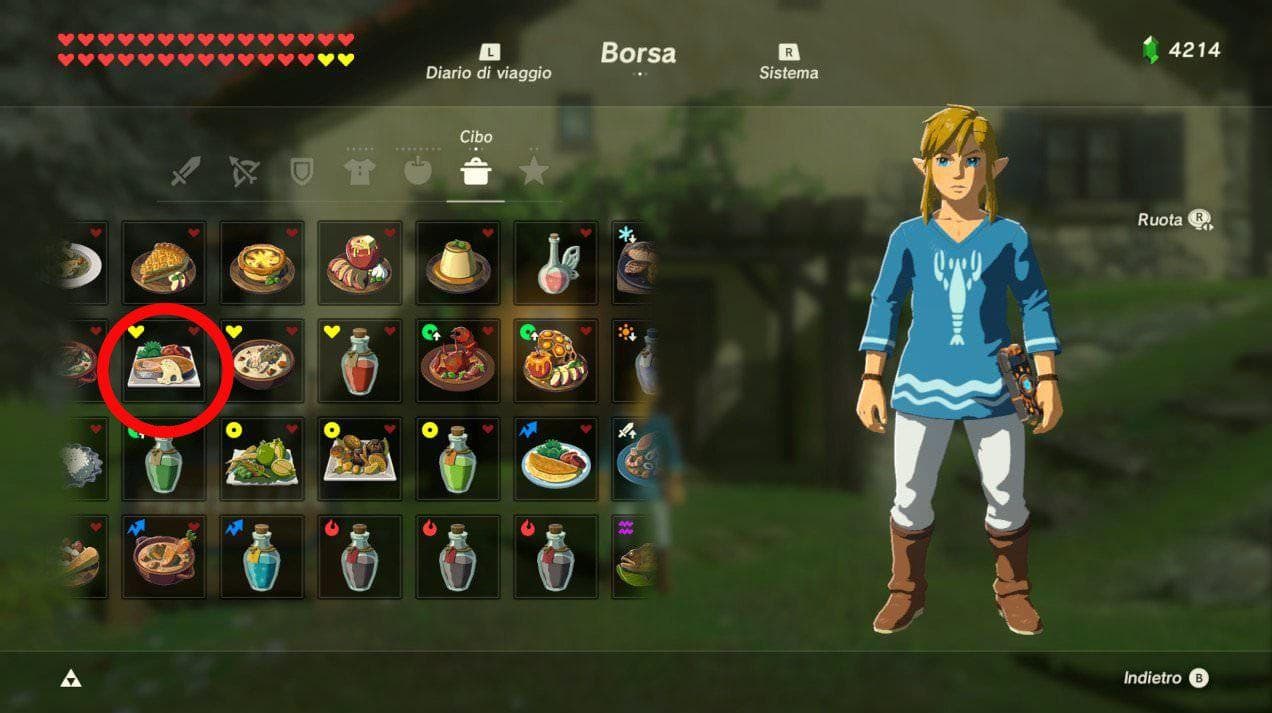1272x713 pixels.
Task: Pick the omelet on the blue plate
Action: coord(556,460)
